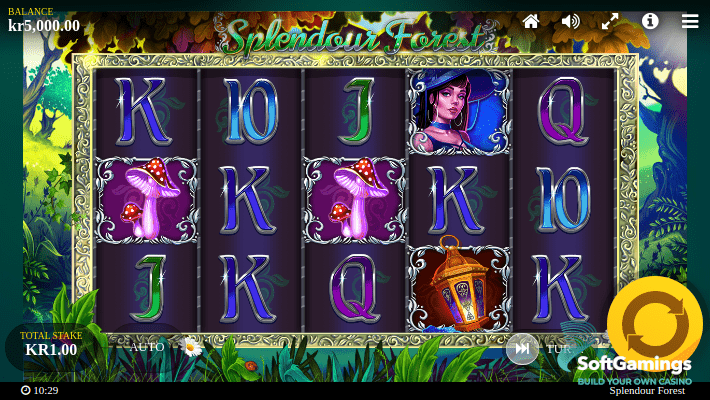Visit the SoftGamings casino link

coord(634,371)
